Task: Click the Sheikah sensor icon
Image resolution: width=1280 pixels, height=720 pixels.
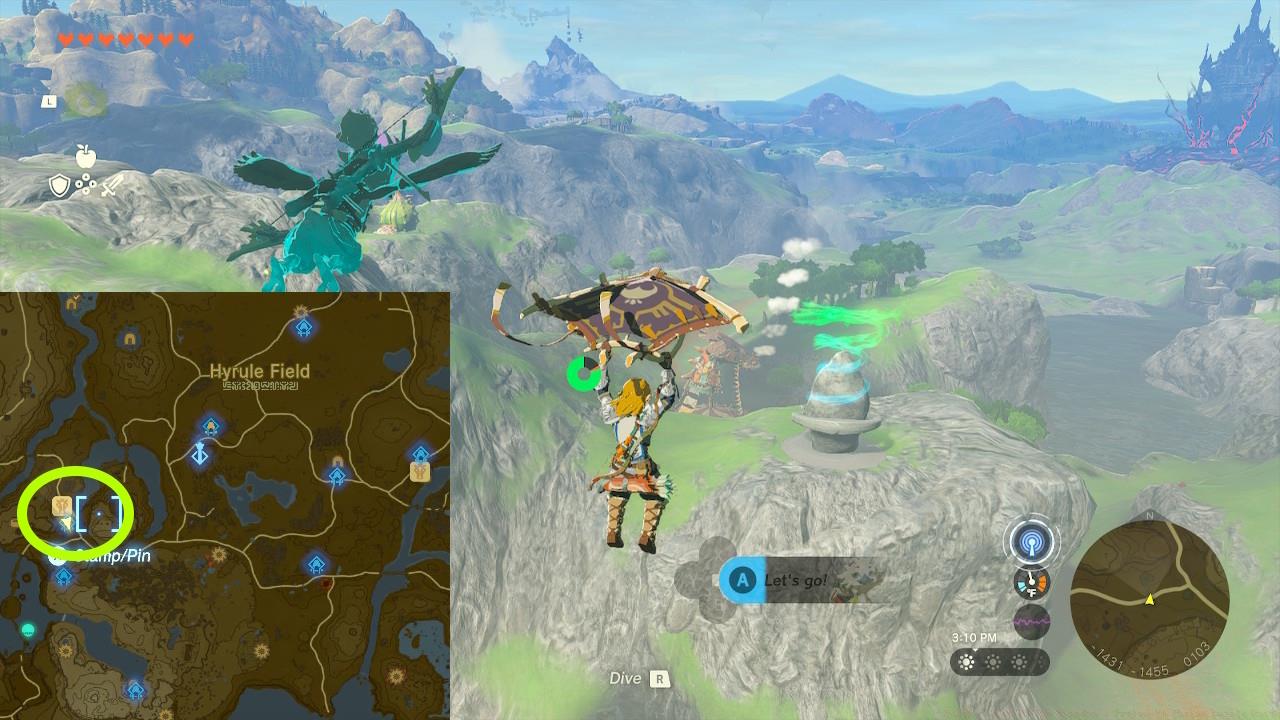Action: coord(1033,542)
